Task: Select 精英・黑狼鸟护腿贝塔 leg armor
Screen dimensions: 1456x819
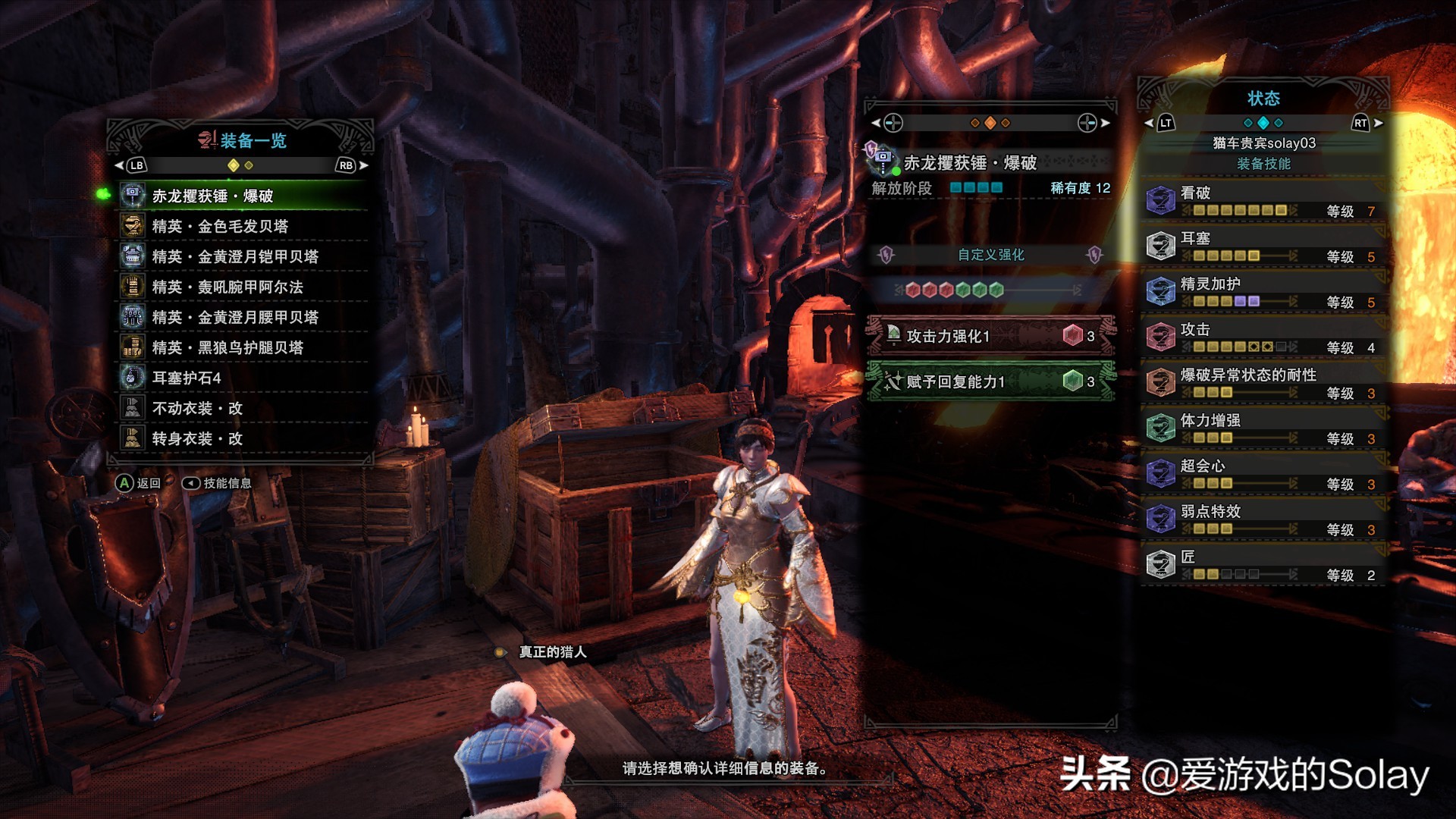Action: (243, 347)
